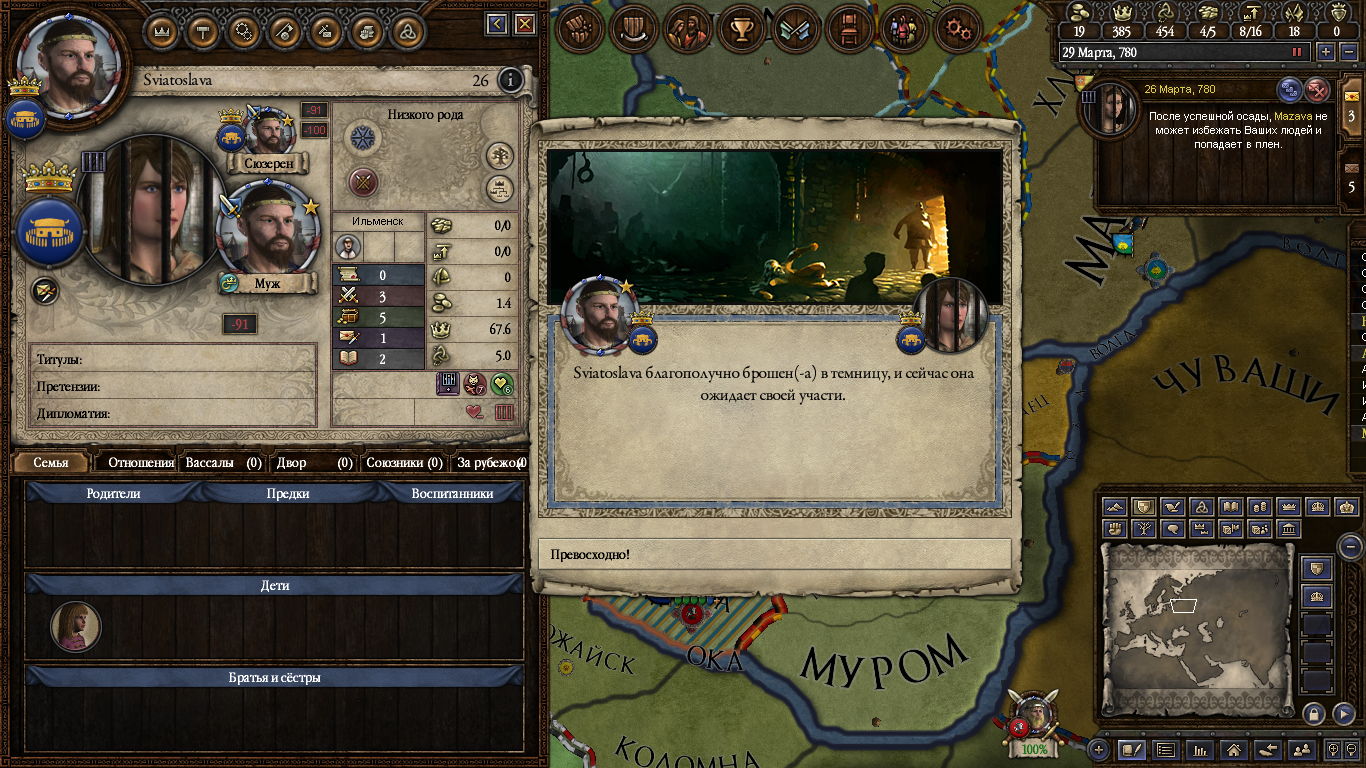Confirm the event with Превосходно!
Screen dimensions: 1366x768
(774, 554)
